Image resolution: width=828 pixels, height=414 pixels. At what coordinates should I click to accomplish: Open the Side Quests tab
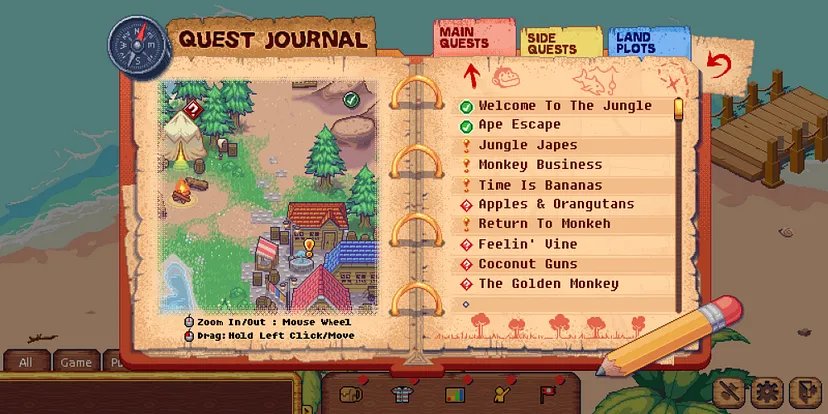(x=552, y=43)
